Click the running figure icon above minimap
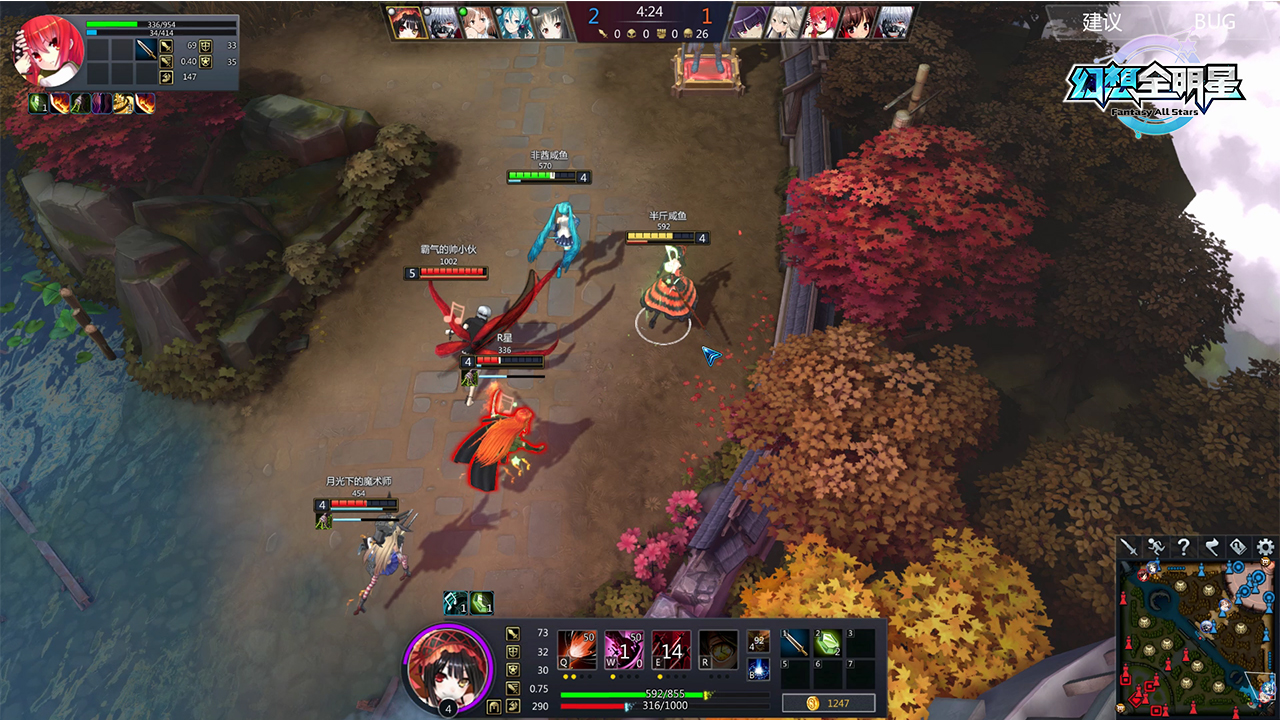1280x720 pixels. click(x=1156, y=547)
